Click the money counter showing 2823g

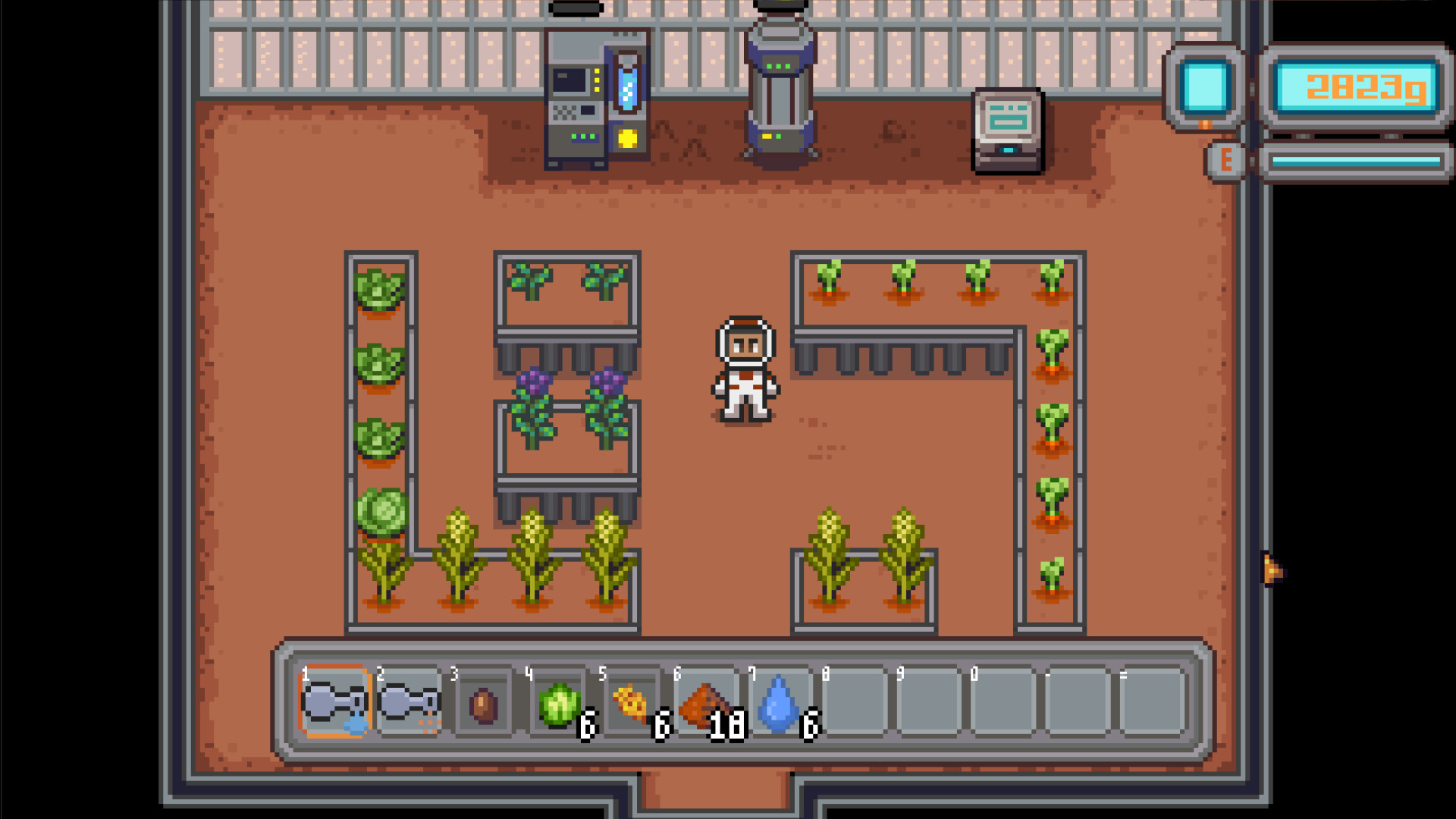point(1357,86)
